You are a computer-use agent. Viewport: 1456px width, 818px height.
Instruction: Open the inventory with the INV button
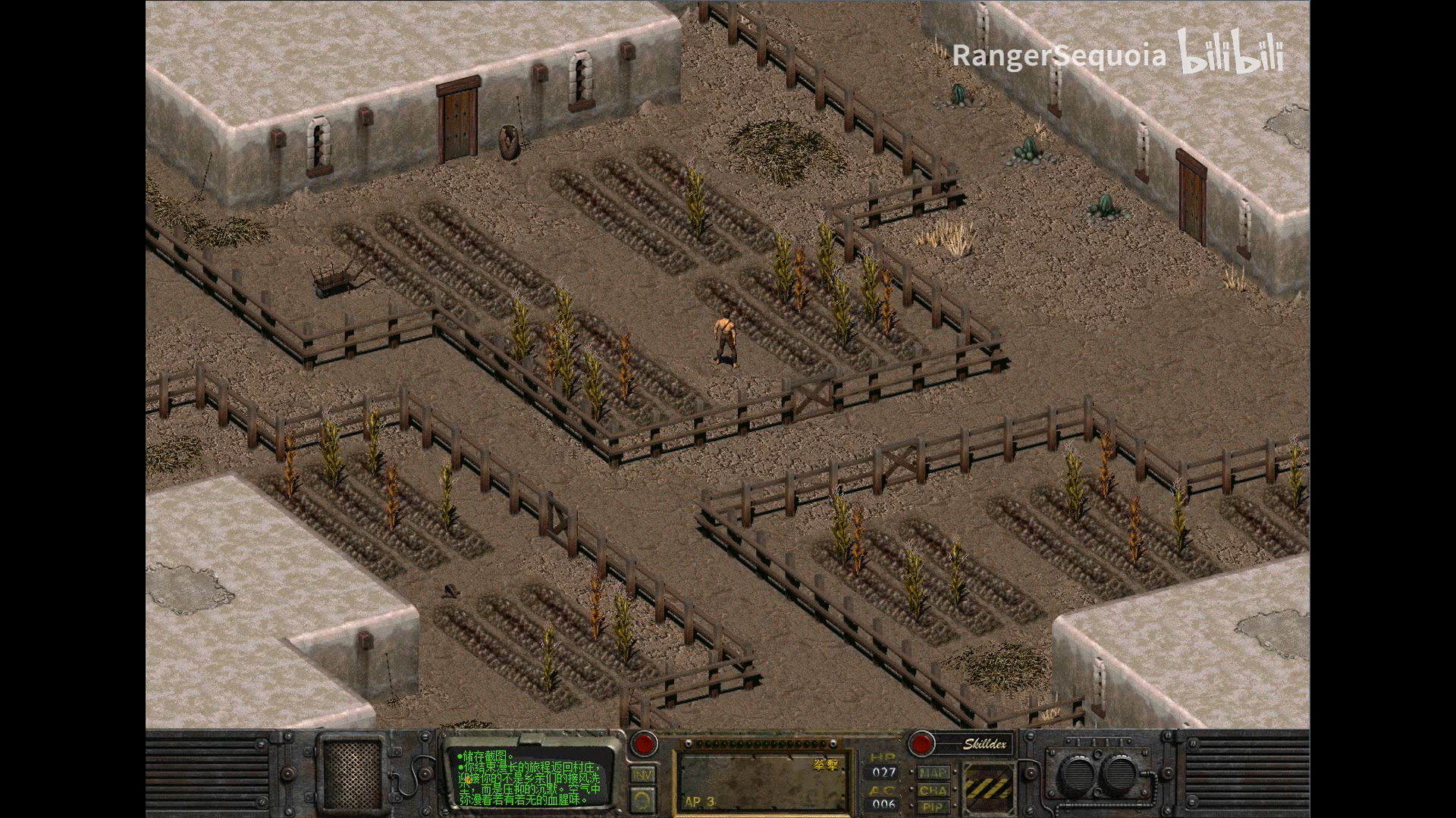pyautogui.click(x=642, y=774)
